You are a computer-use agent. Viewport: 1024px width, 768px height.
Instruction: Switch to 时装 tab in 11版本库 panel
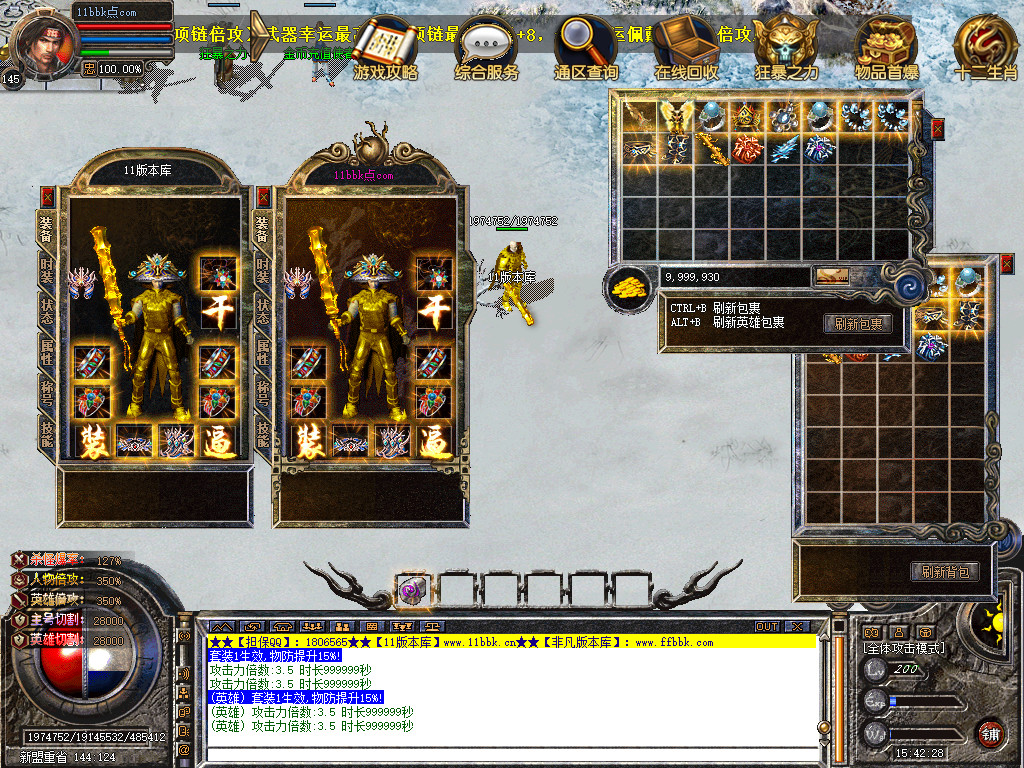click(x=47, y=269)
